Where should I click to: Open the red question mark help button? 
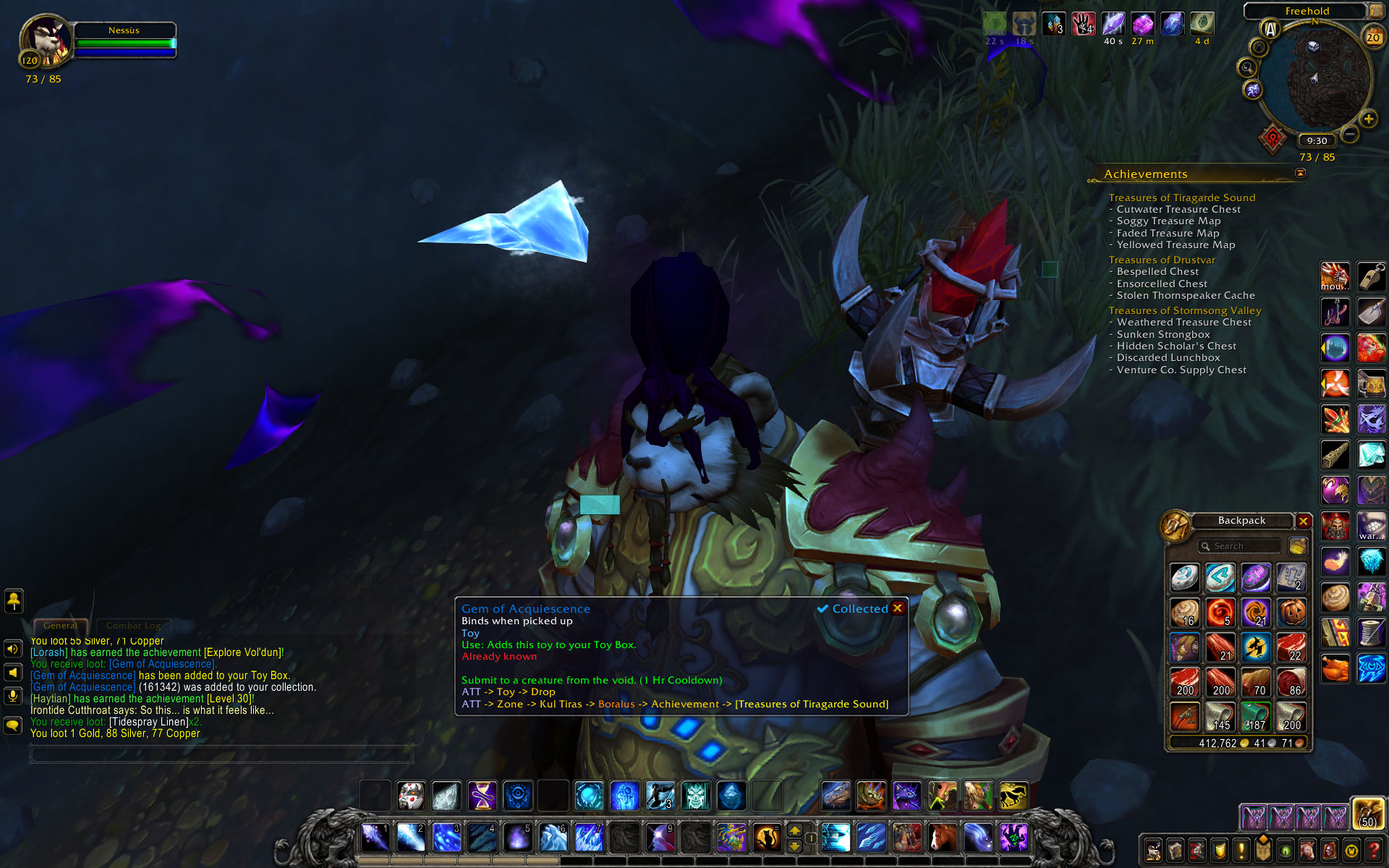(x=1372, y=851)
